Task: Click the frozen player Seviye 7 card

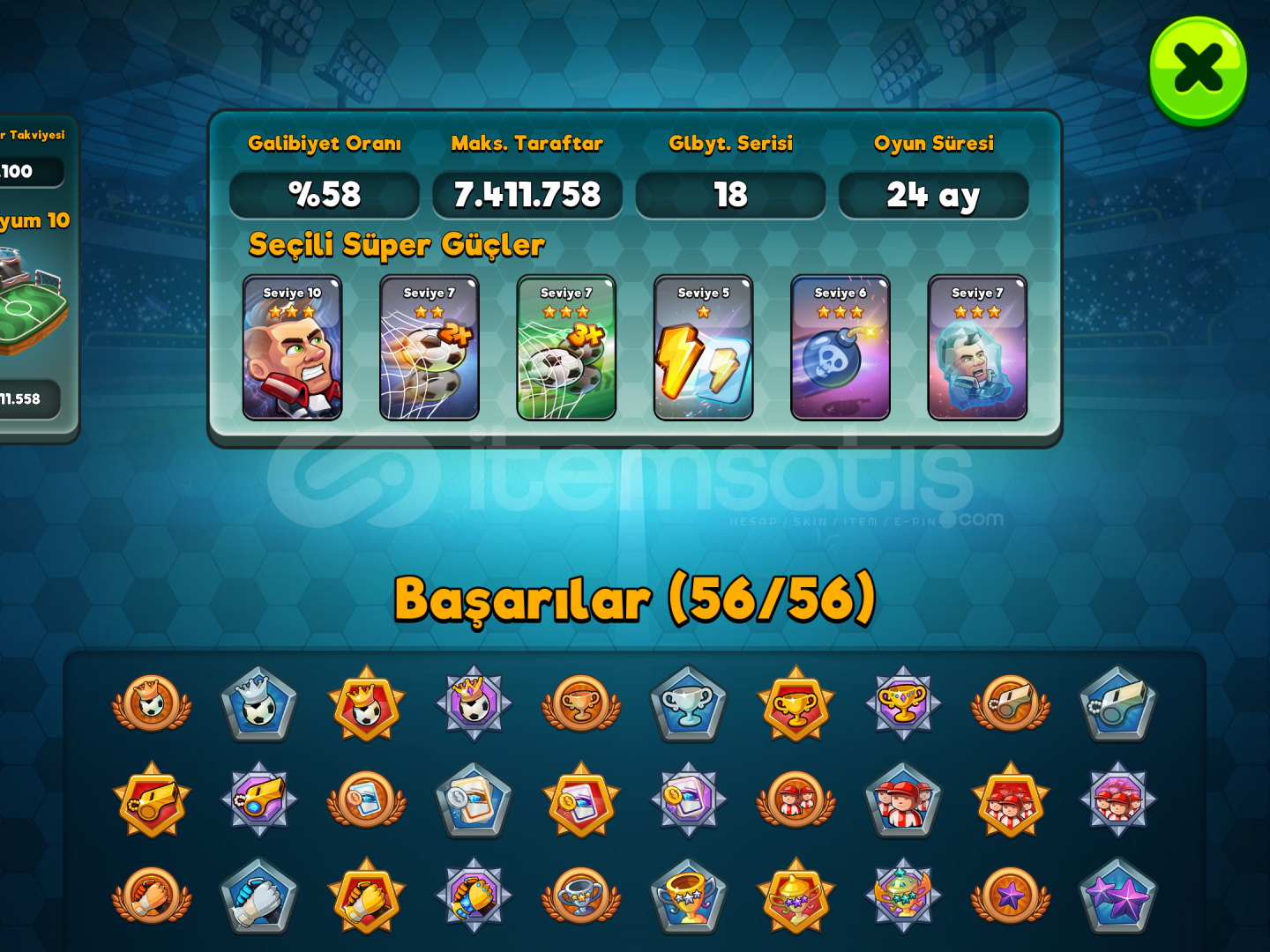Action: click(x=976, y=348)
